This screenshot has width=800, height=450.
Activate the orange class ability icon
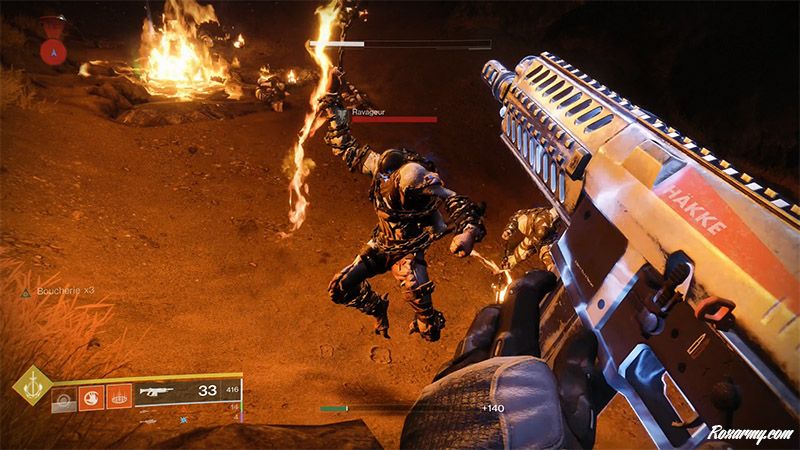[x=118, y=399]
